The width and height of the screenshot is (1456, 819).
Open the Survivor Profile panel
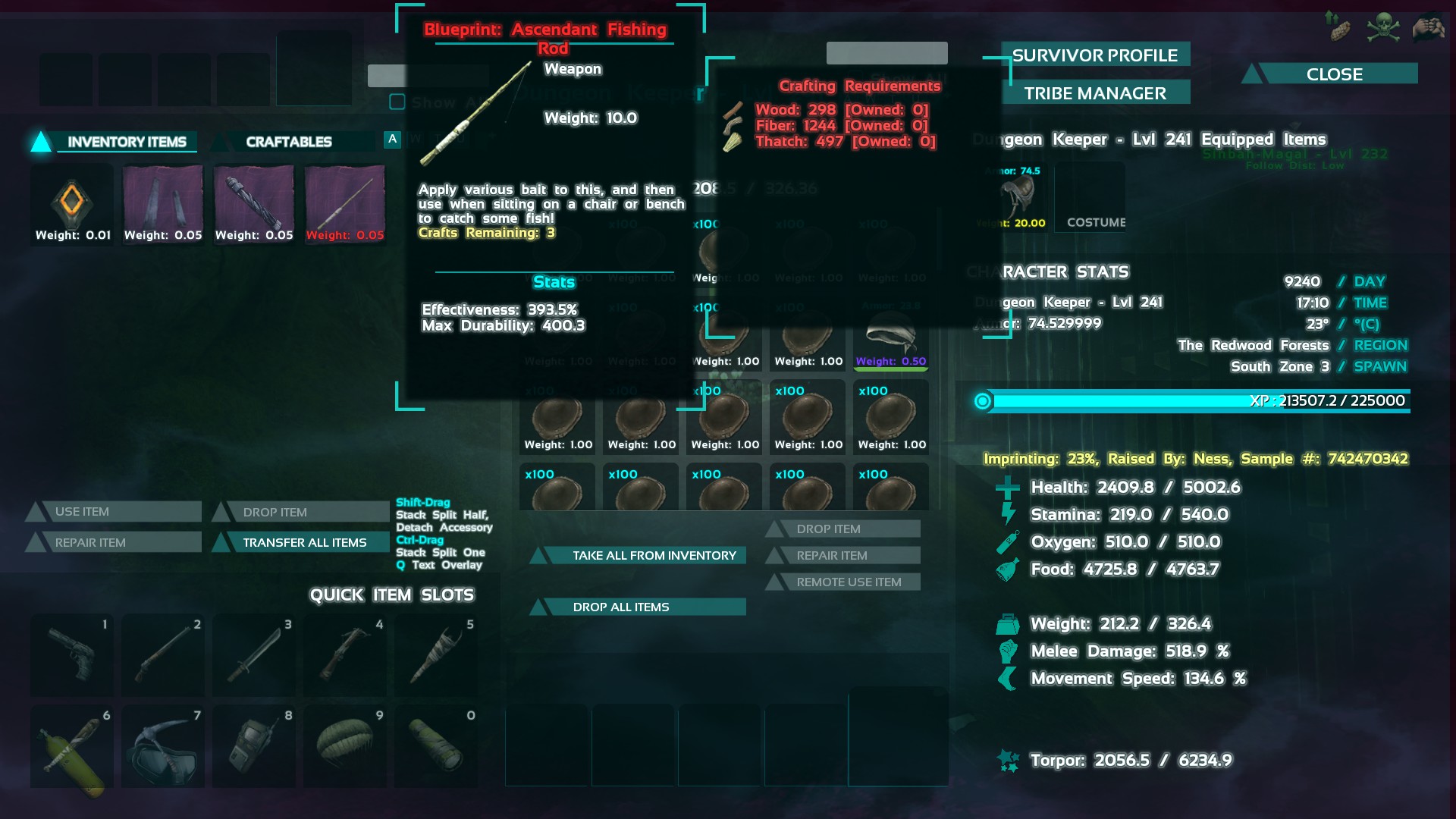(1094, 55)
